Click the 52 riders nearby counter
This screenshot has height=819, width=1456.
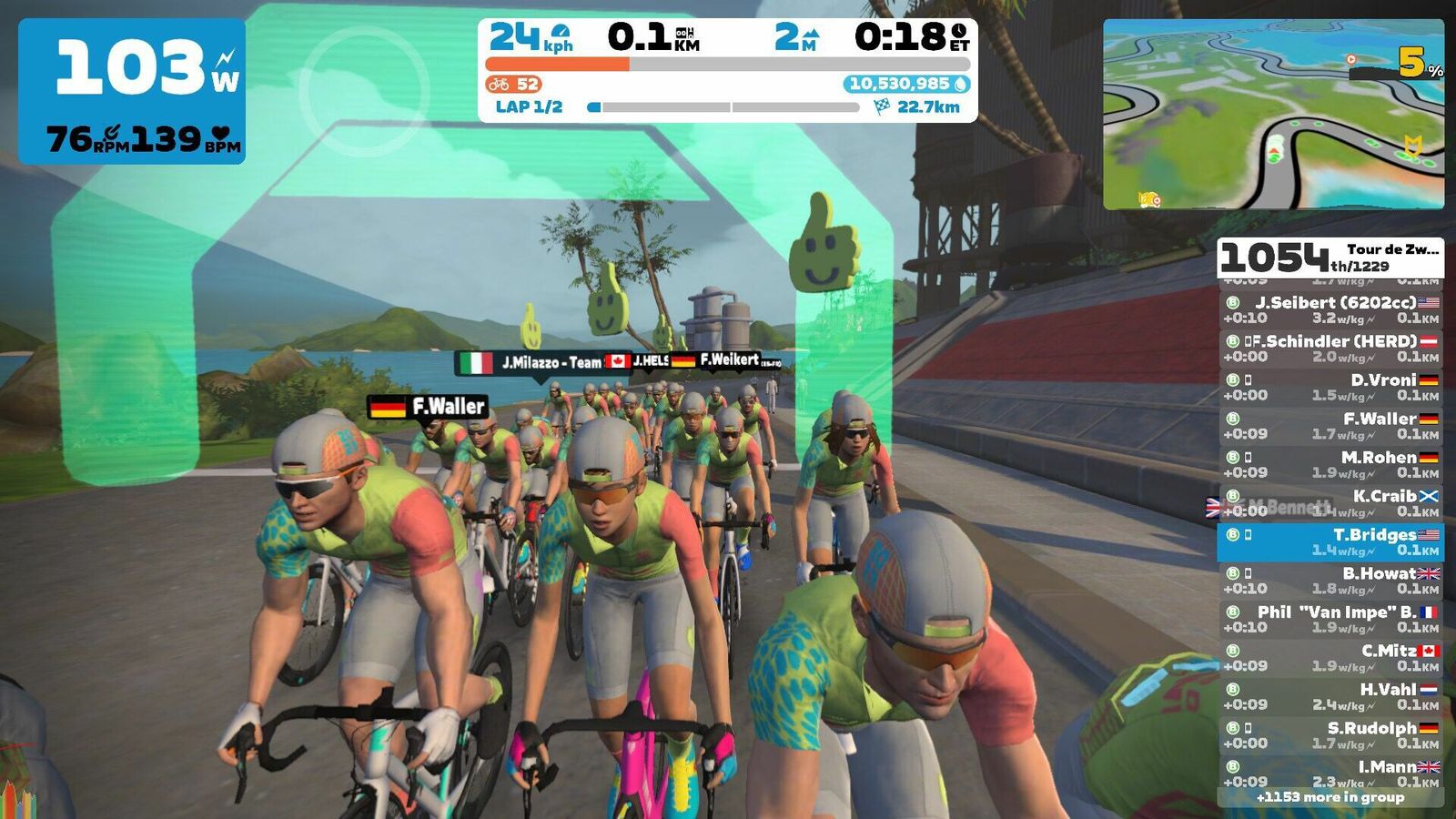coord(515,85)
